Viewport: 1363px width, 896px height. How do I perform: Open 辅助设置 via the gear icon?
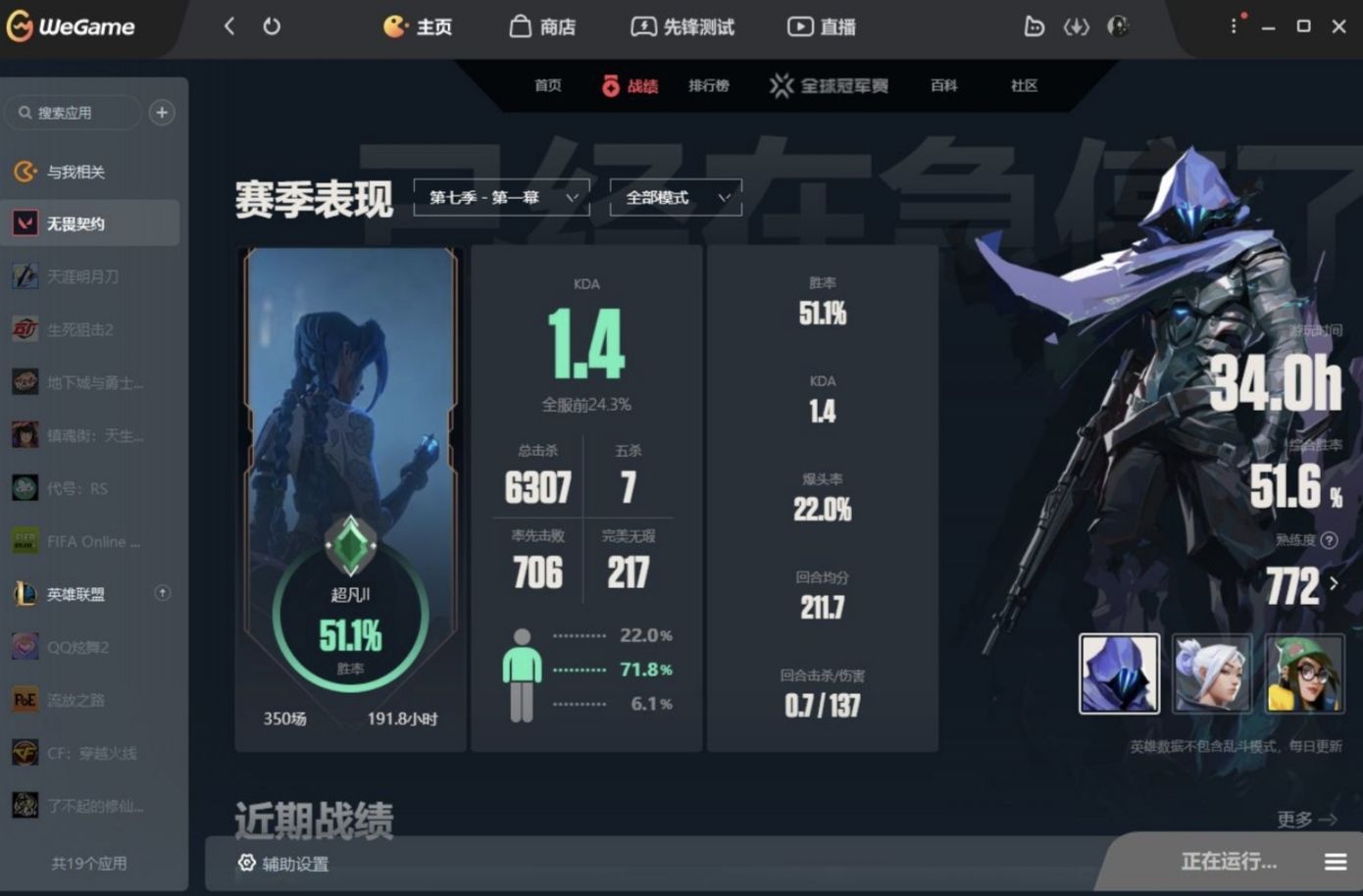(284, 863)
